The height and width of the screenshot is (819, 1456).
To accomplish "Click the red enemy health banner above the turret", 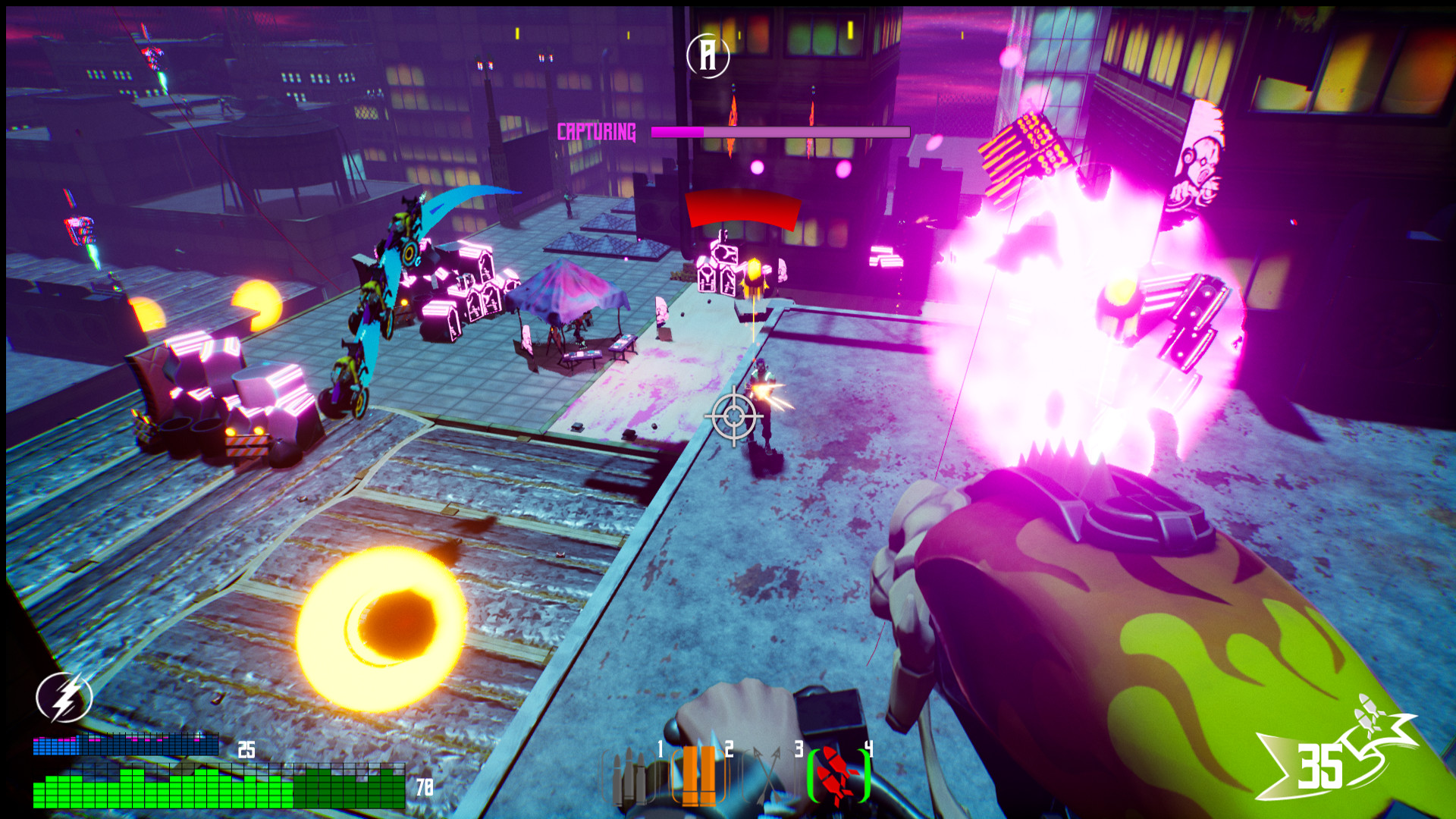I will coord(743,211).
